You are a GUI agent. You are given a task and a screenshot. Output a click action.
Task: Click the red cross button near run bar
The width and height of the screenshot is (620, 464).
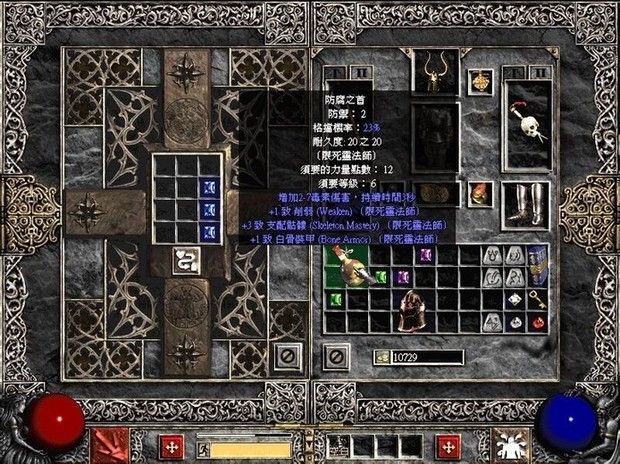point(171,446)
